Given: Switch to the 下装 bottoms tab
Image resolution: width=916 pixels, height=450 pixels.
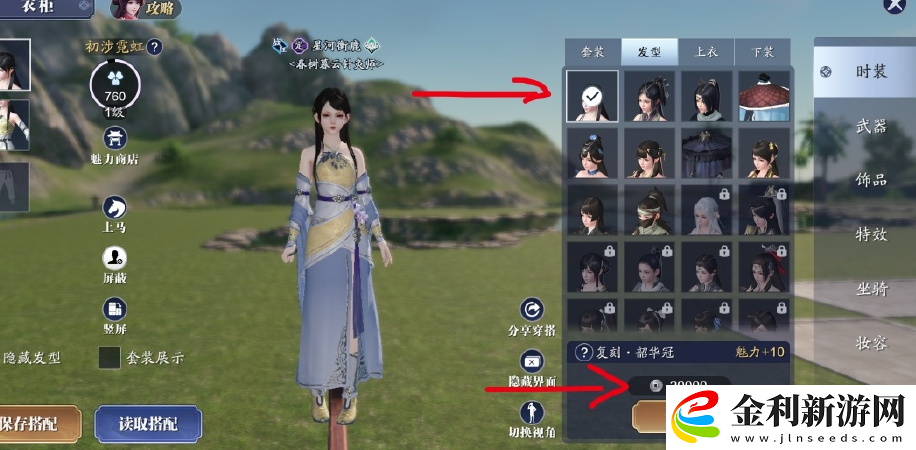Looking at the screenshot, I should coord(761,52).
